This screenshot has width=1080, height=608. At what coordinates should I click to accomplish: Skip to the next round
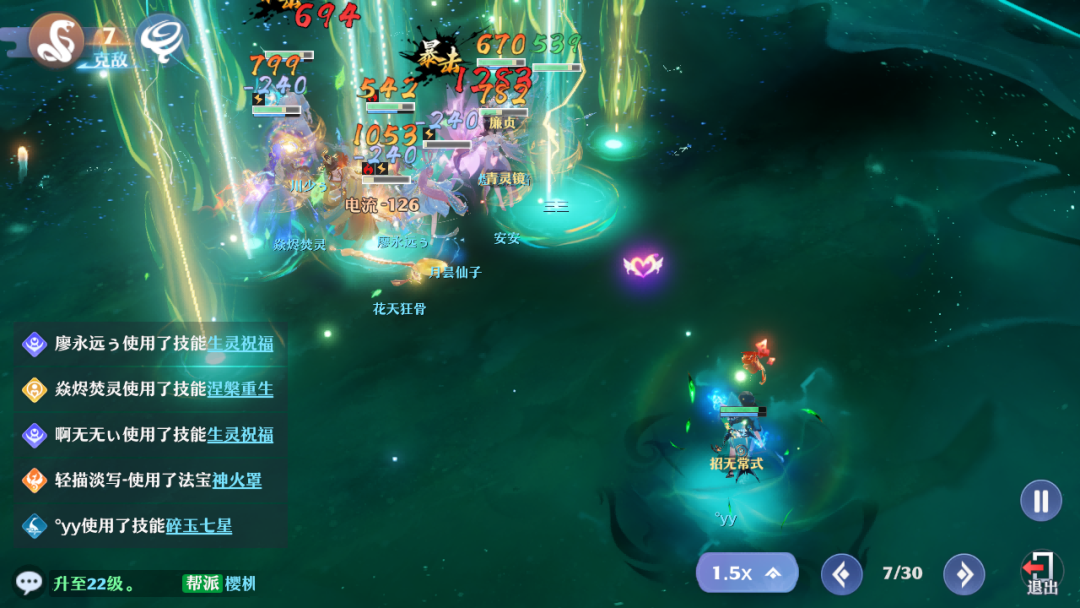[964, 574]
